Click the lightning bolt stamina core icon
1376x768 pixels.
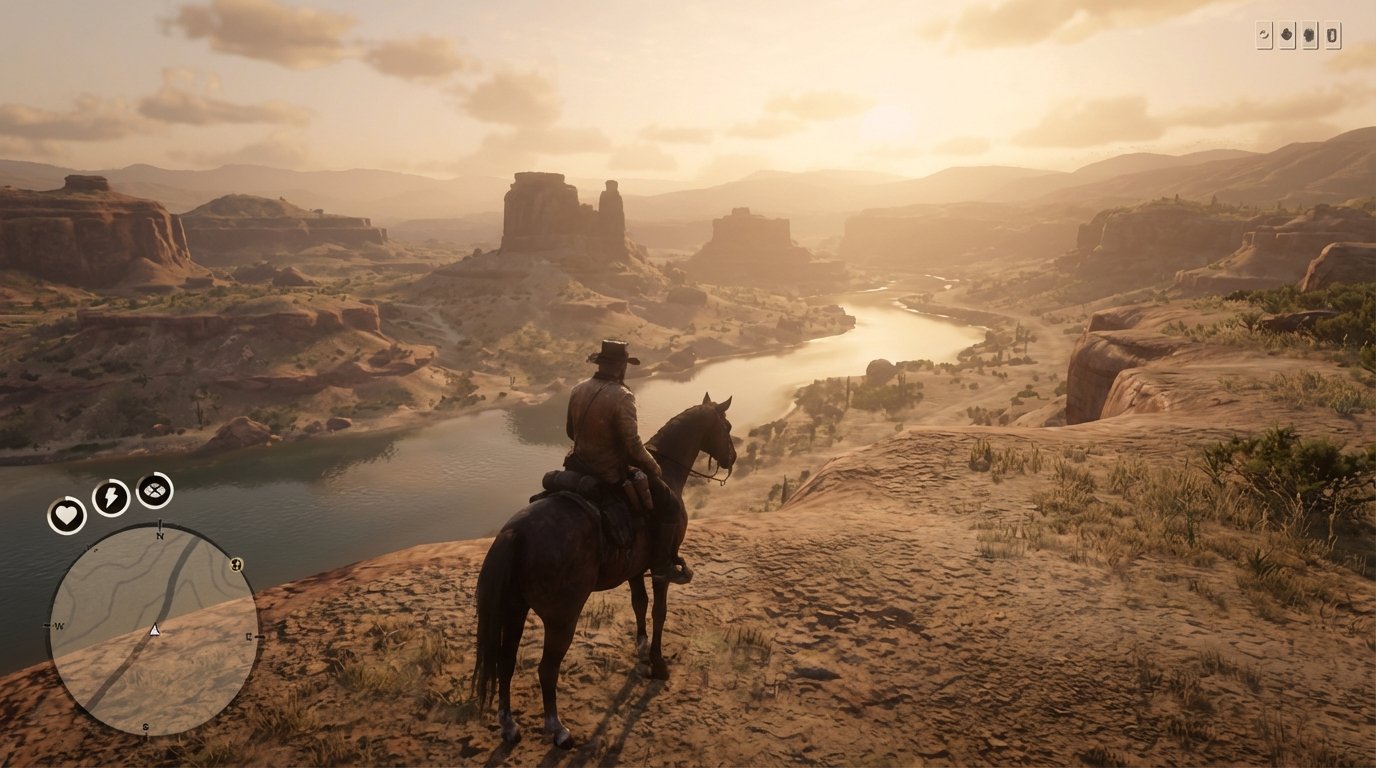pos(111,496)
